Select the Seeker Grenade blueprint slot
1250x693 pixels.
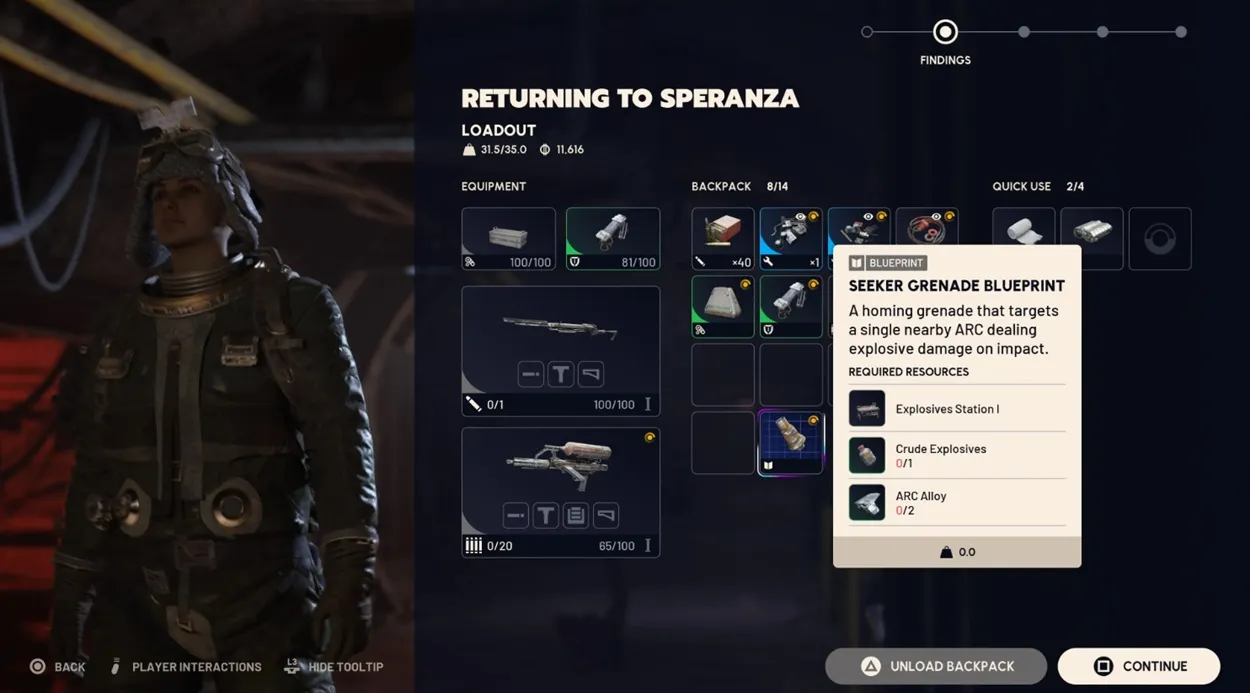[790, 442]
